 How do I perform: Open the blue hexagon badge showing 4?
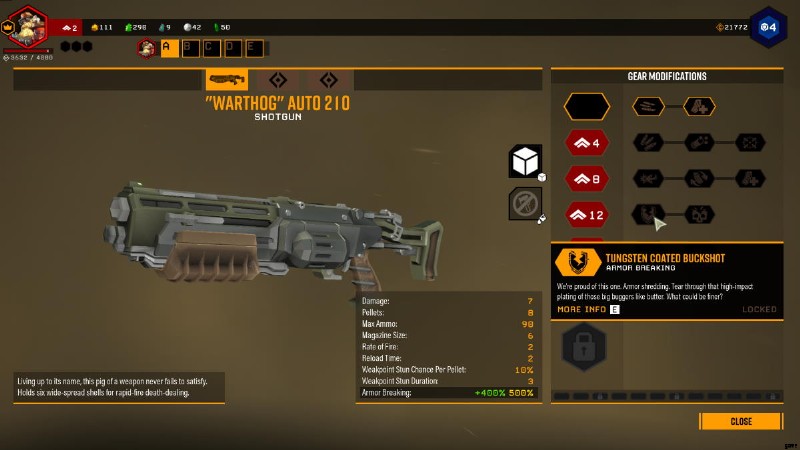coord(768,25)
